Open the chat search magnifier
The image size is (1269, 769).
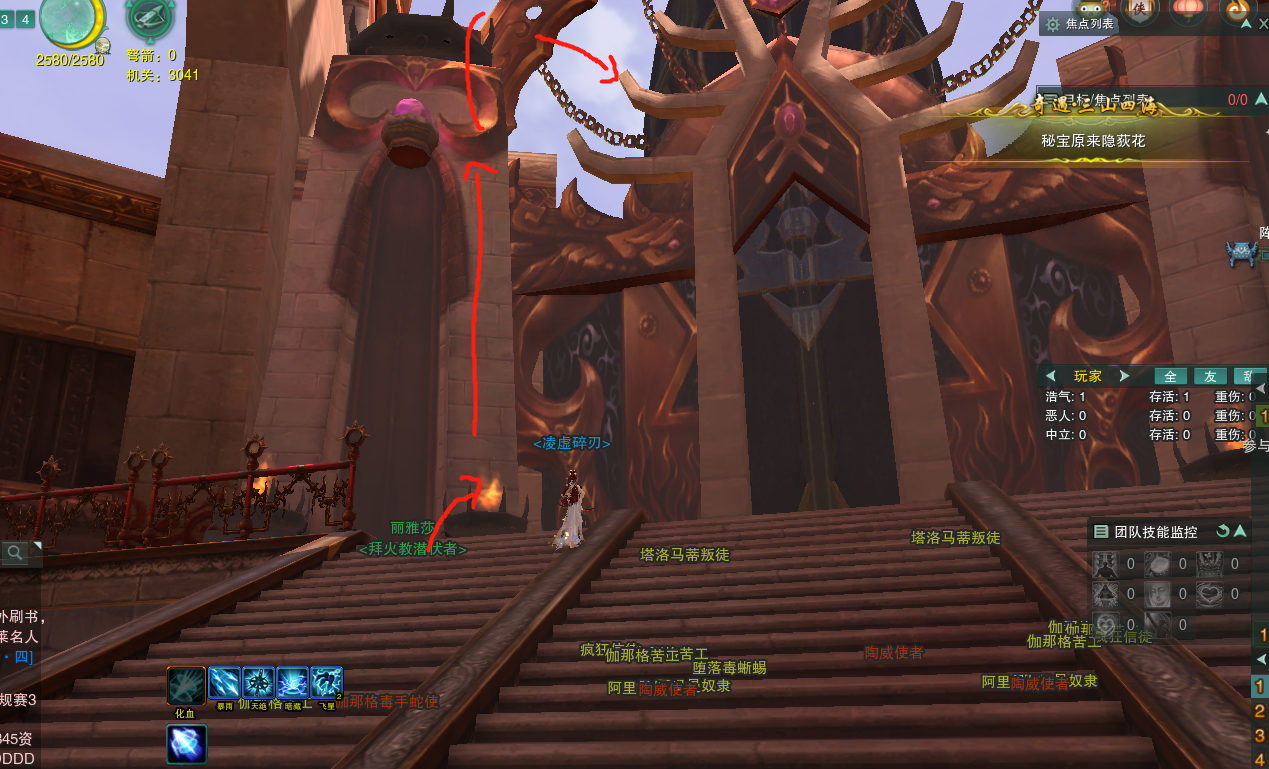pyautogui.click(x=15, y=552)
